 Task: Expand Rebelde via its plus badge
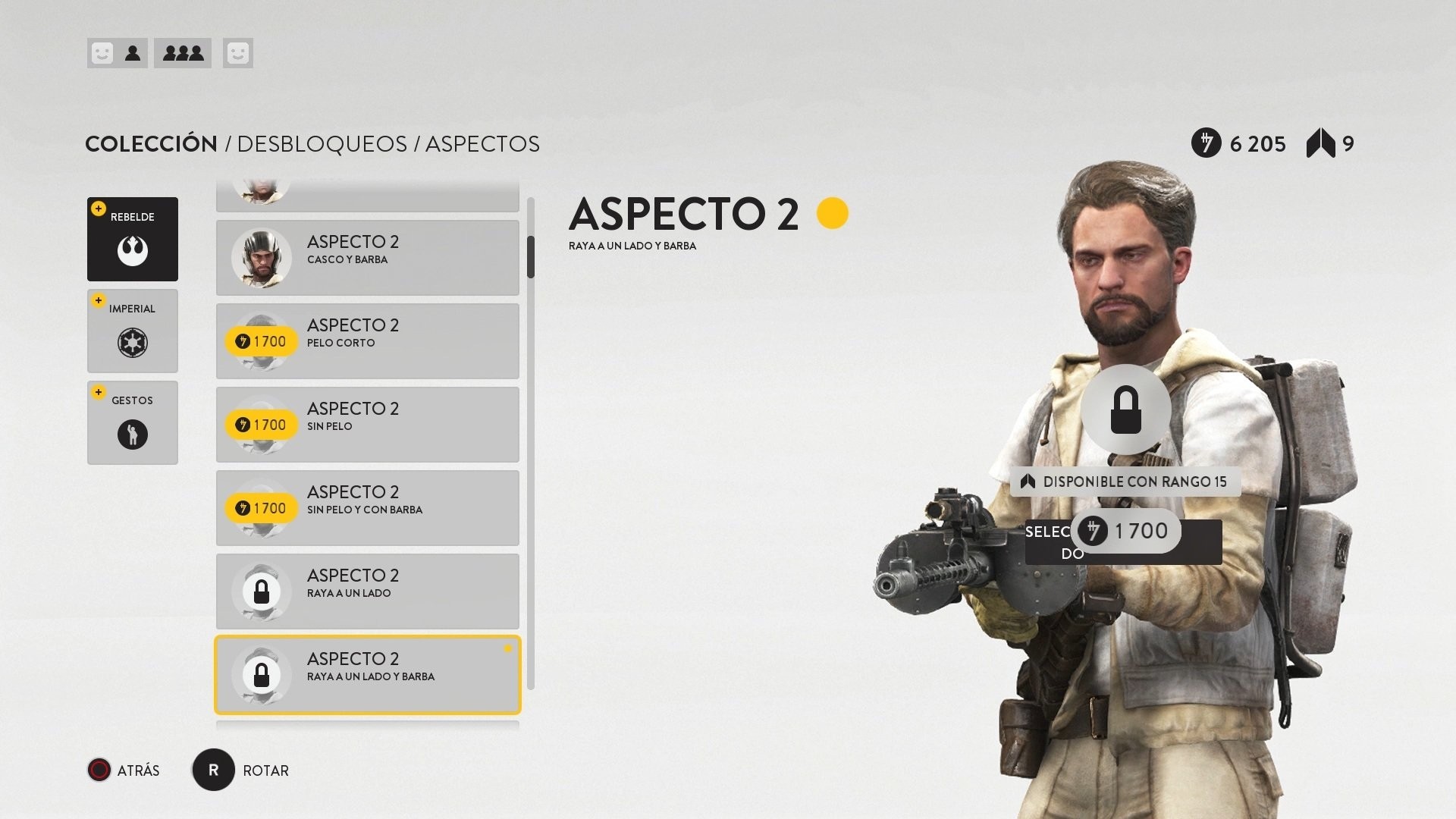click(98, 208)
